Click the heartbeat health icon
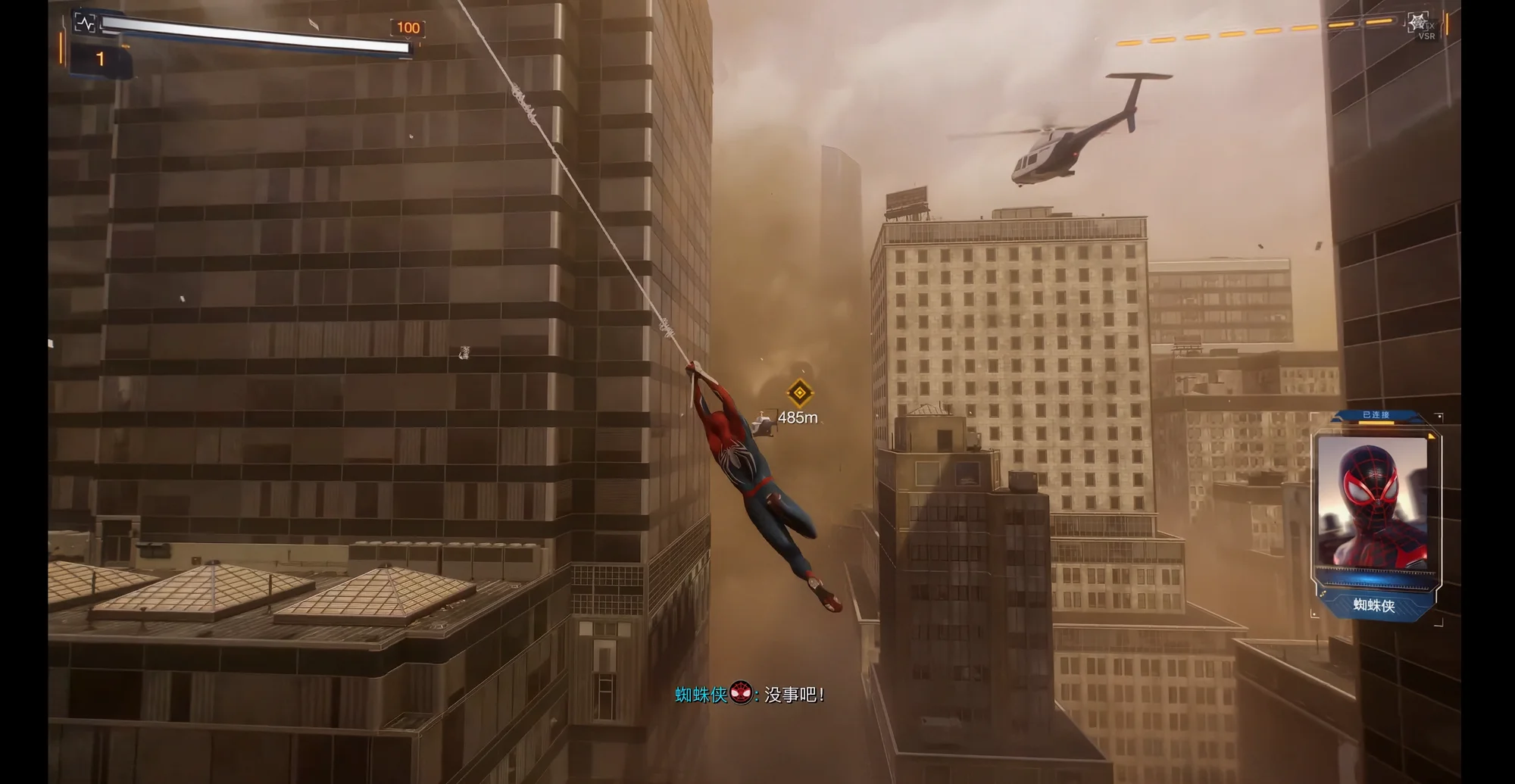Image resolution: width=1515 pixels, height=784 pixels. 85,23
